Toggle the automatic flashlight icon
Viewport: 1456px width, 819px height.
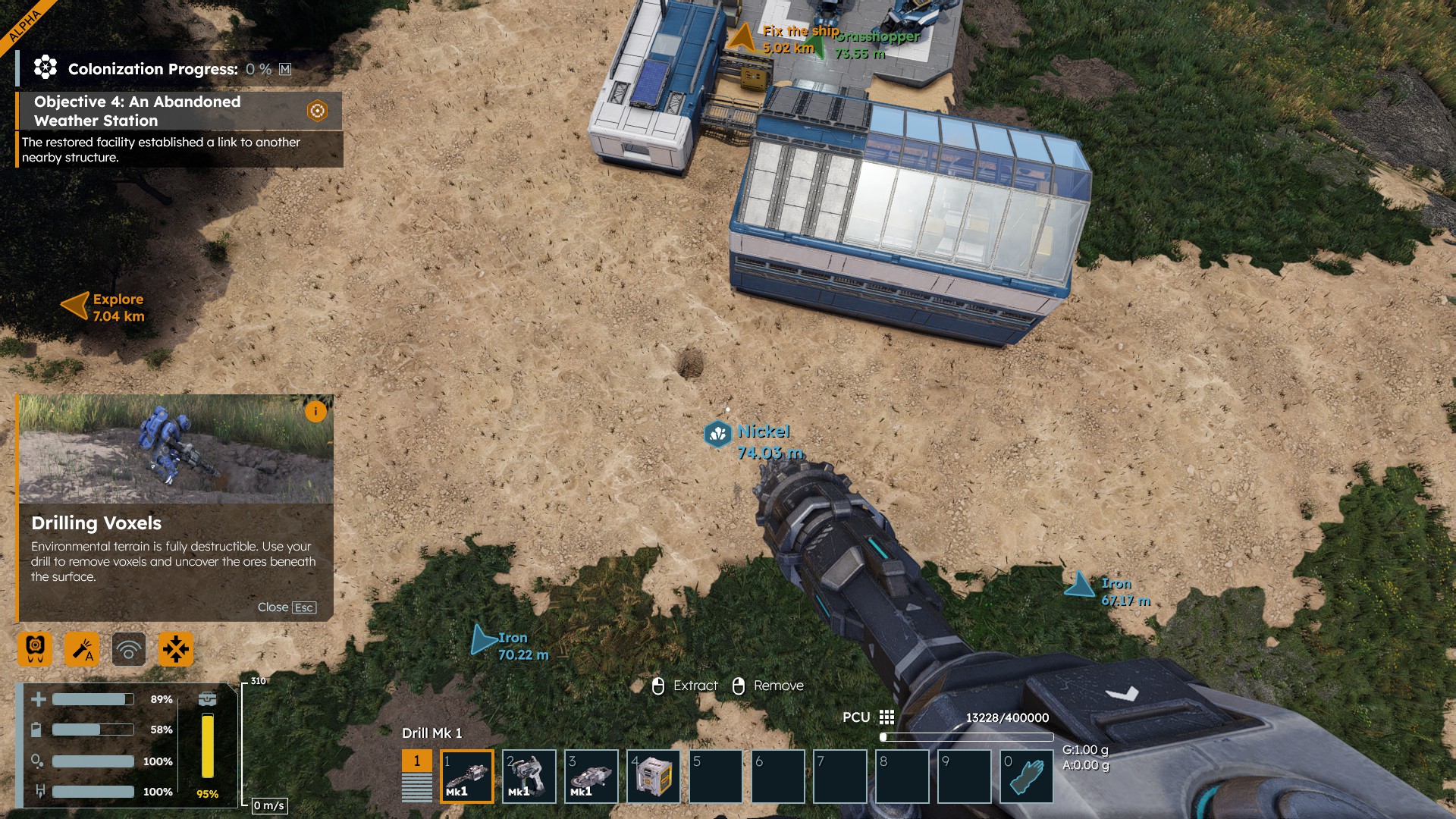pos(82,649)
